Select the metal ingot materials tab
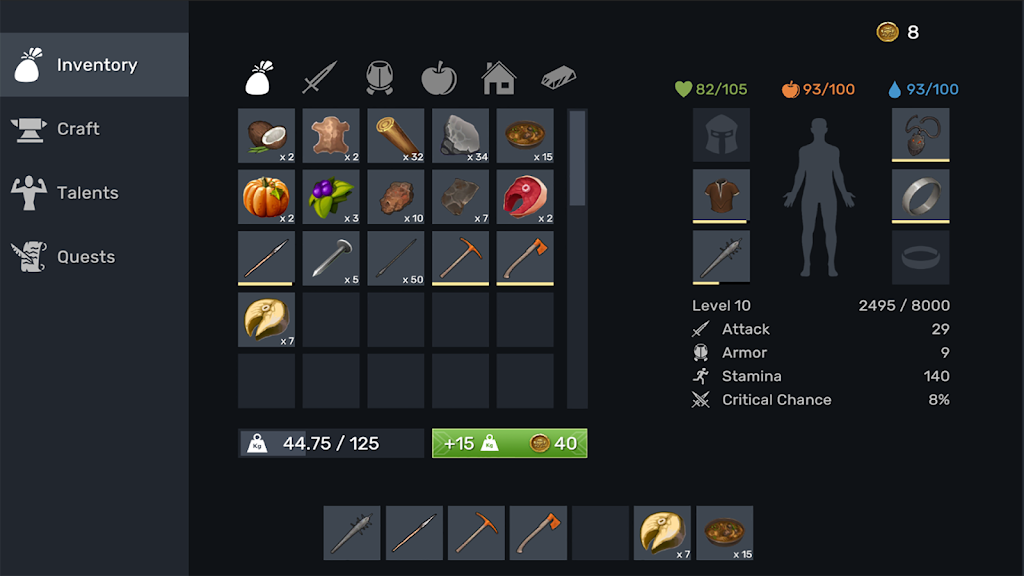This screenshot has height=576, width=1024. pos(558,77)
